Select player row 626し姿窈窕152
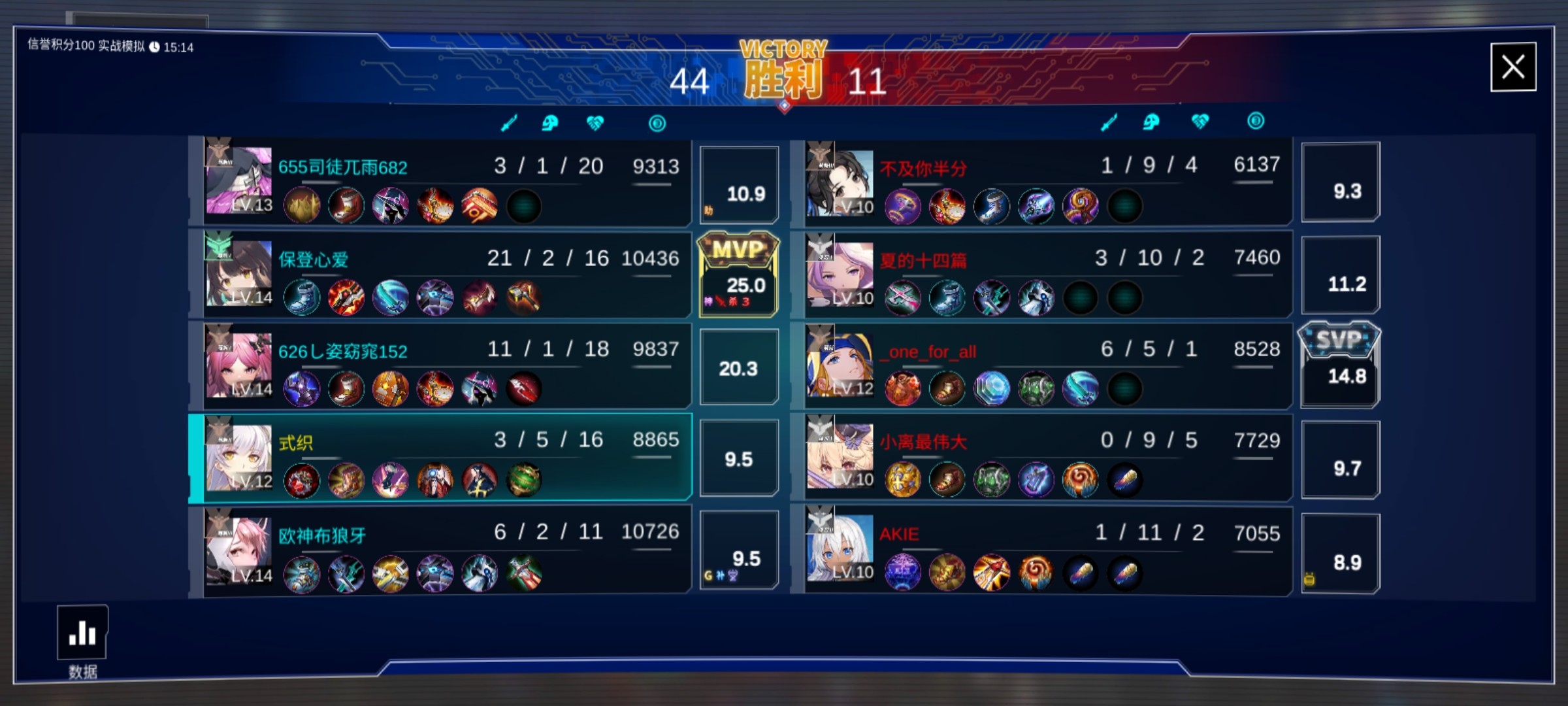 (x=444, y=365)
